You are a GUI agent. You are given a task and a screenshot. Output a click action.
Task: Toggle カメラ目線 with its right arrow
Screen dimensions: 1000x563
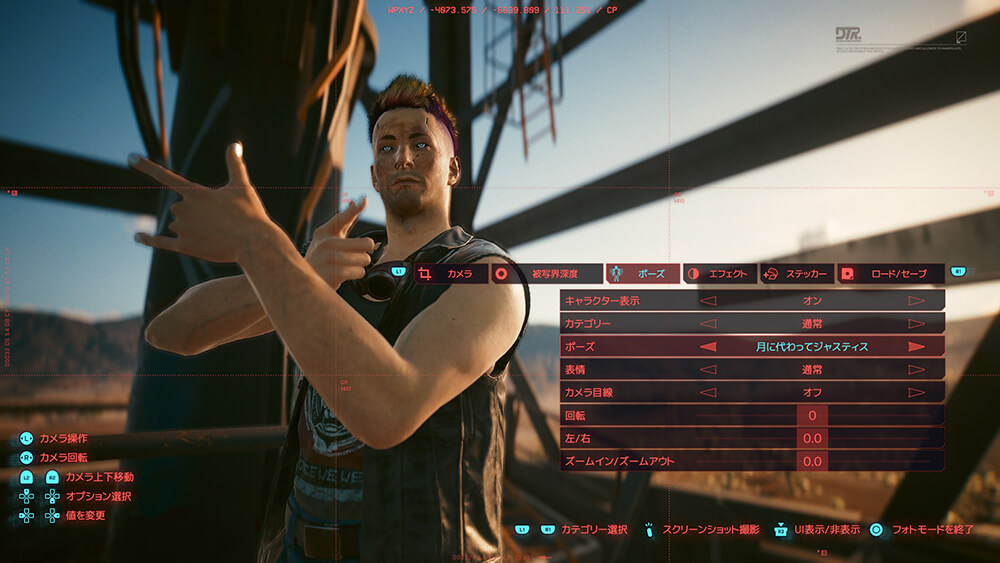pos(916,392)
